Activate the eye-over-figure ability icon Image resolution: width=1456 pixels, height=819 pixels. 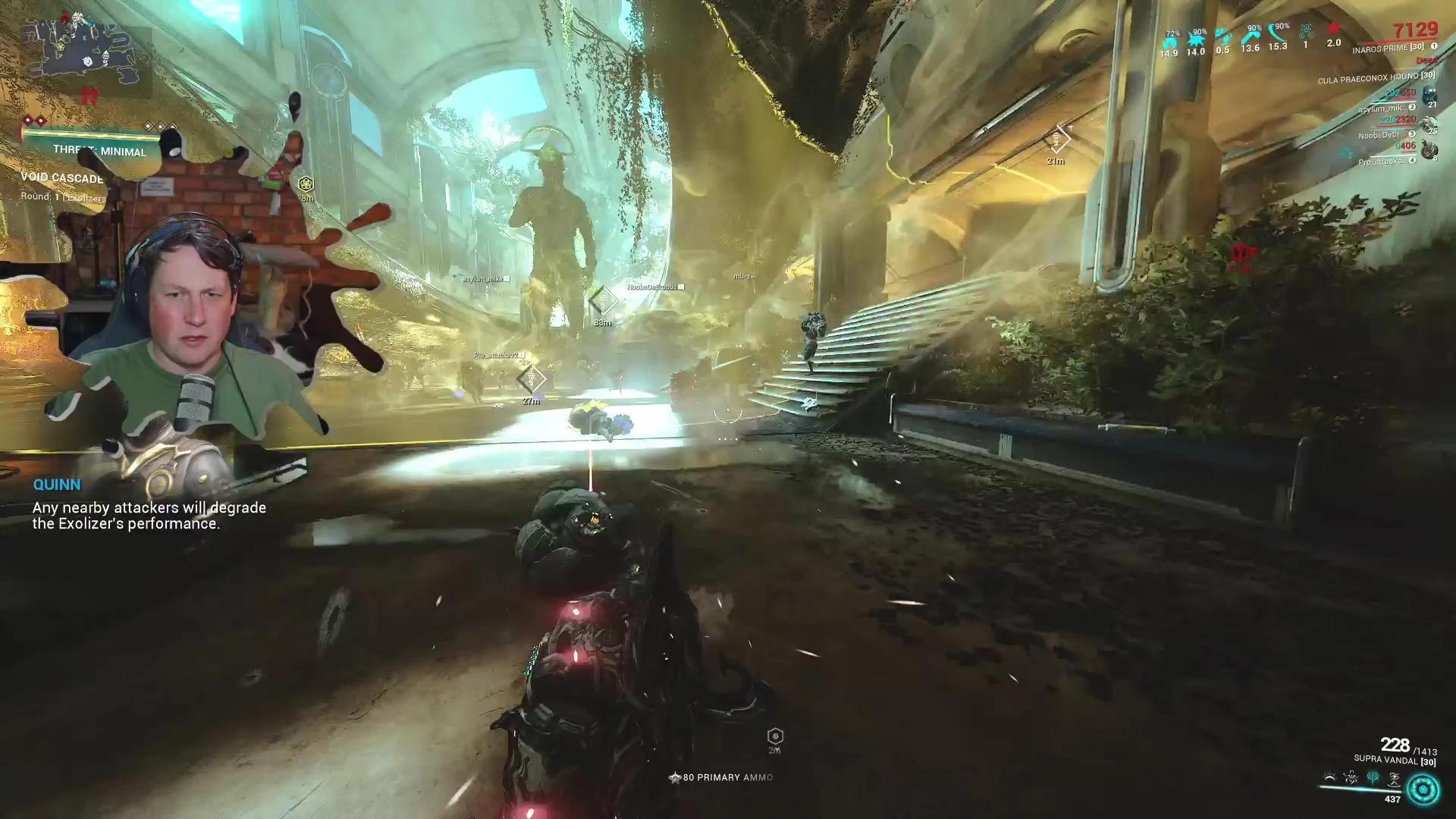coord(1395,778)
